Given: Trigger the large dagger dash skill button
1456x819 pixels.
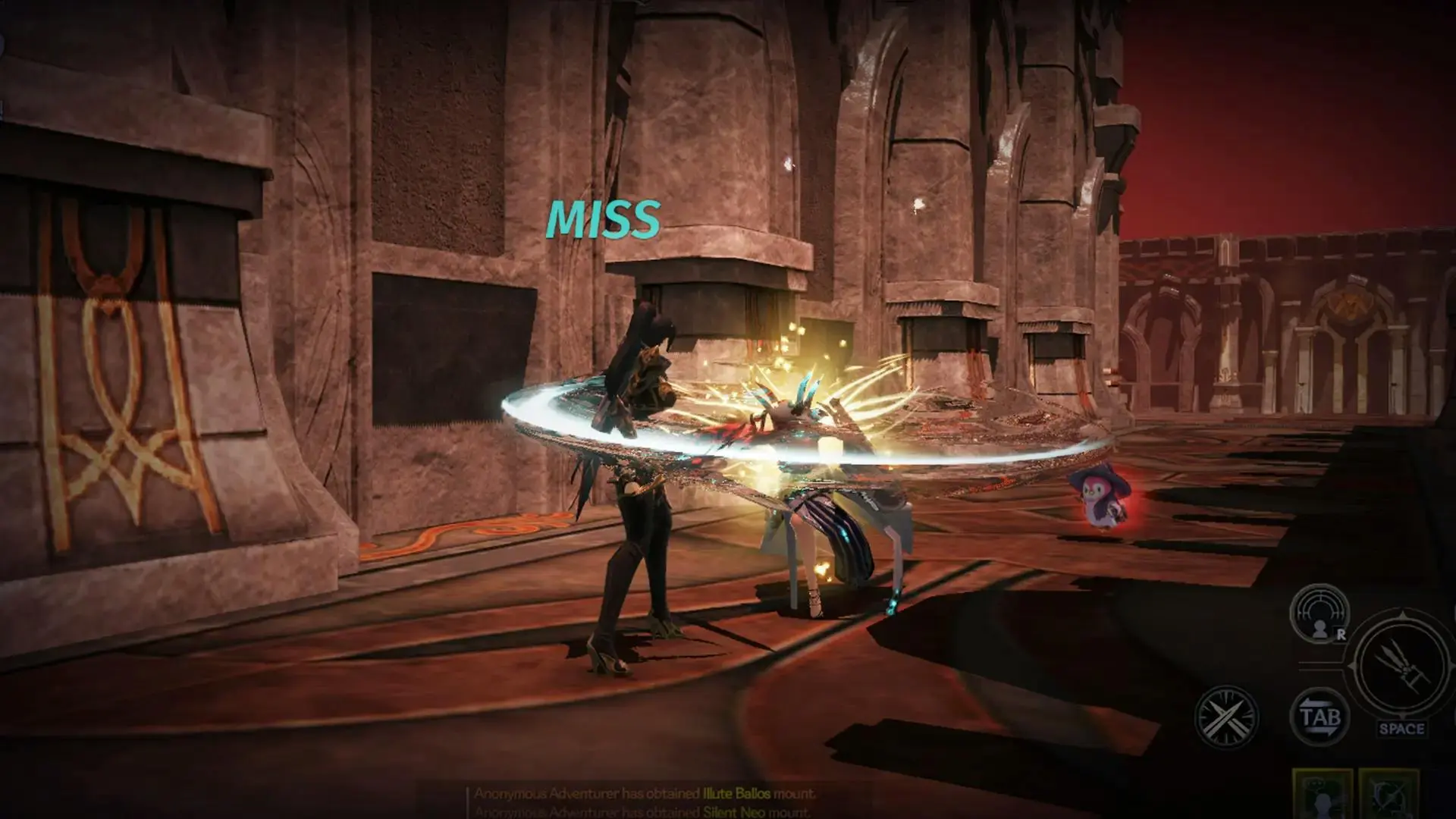Looking at the screenshot, I should click(1401, 667).
